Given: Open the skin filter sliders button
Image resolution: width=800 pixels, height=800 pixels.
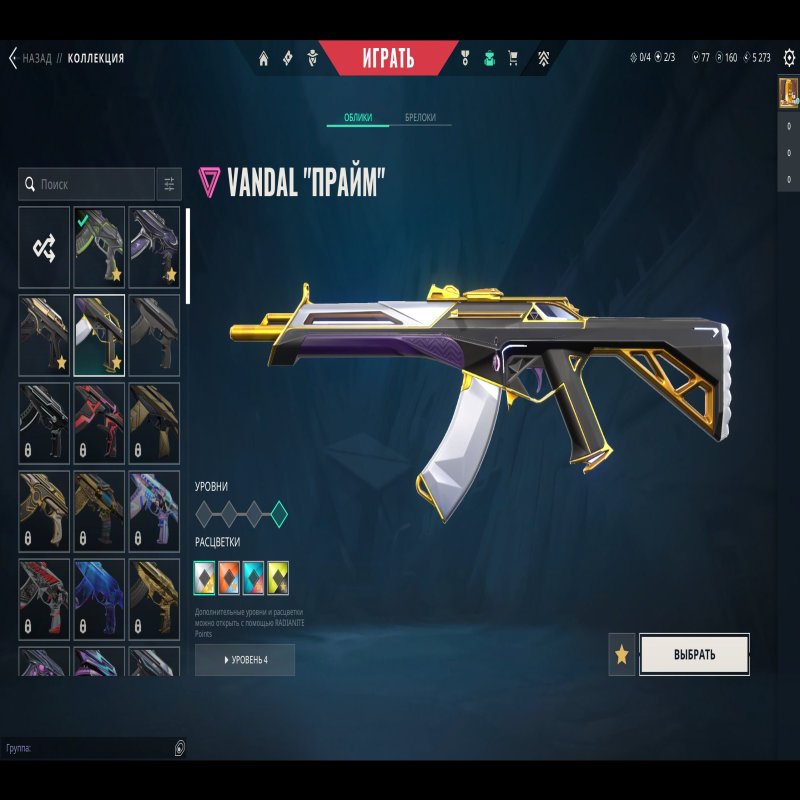Looking at the screenshot, I should pyautogui.click(x=169, y=184).
